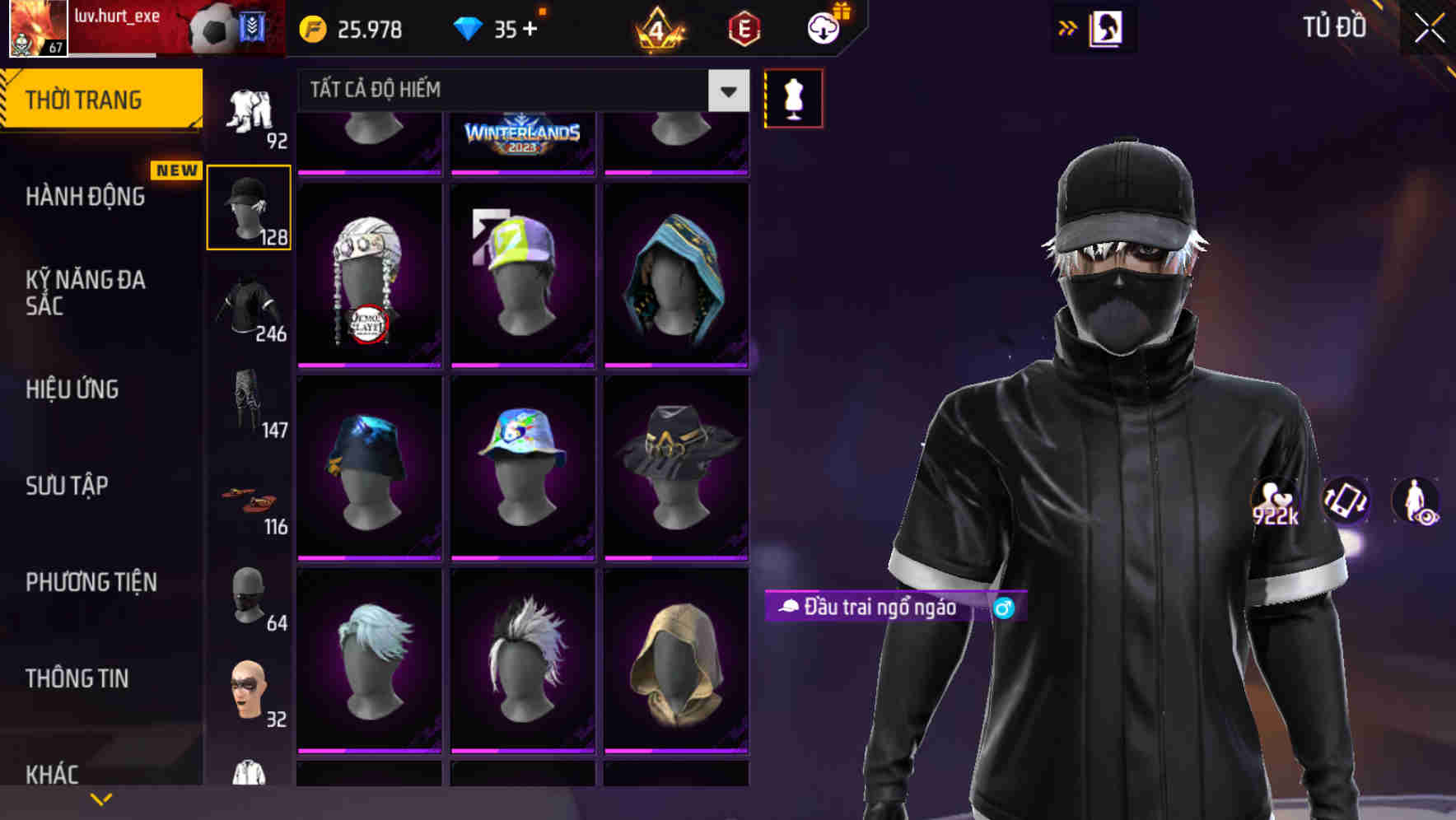Screen dimensions: 1456x820
Task: Click the double-arrow collapse chevron near top right
Action: point(1068,26)
